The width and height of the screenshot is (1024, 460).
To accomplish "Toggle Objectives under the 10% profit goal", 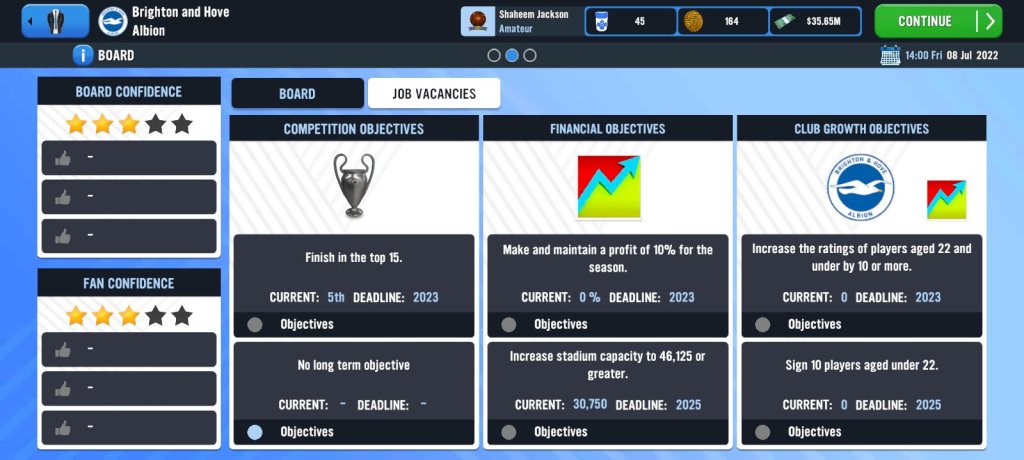I will (x=509, y=324).
